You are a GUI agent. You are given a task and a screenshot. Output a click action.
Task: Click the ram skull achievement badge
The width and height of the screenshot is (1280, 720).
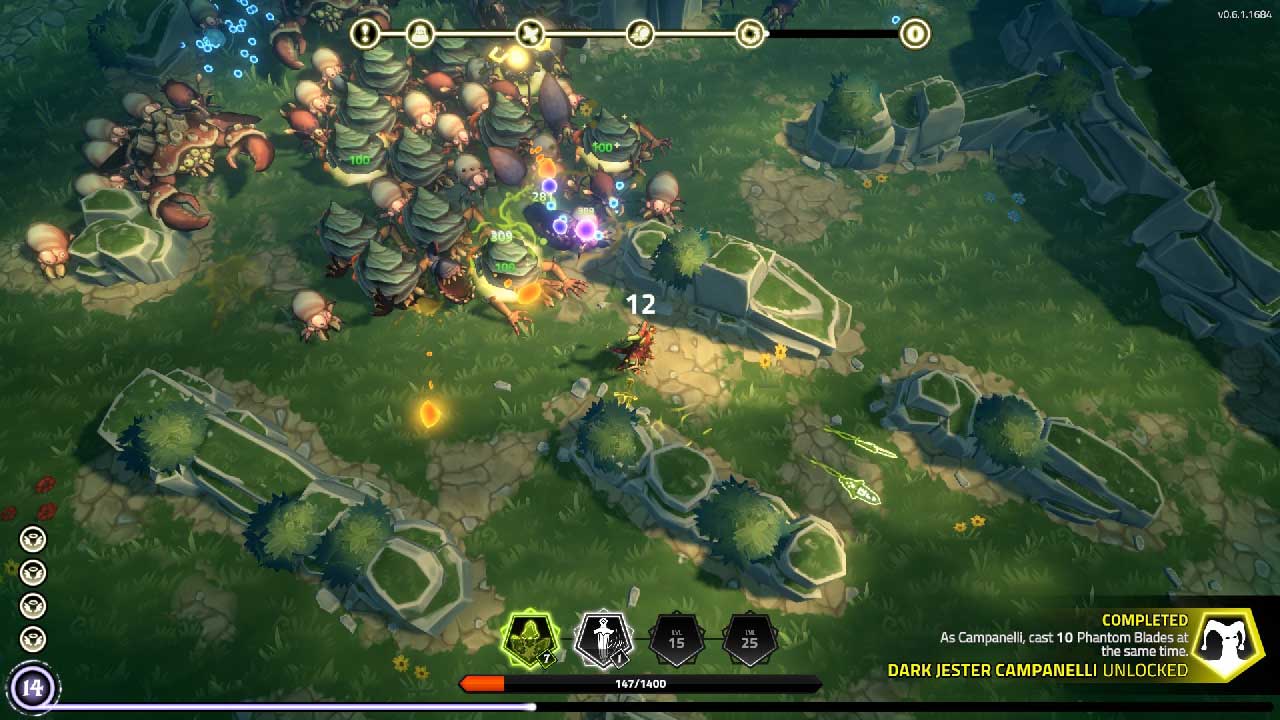click(x=1229, y=645)
